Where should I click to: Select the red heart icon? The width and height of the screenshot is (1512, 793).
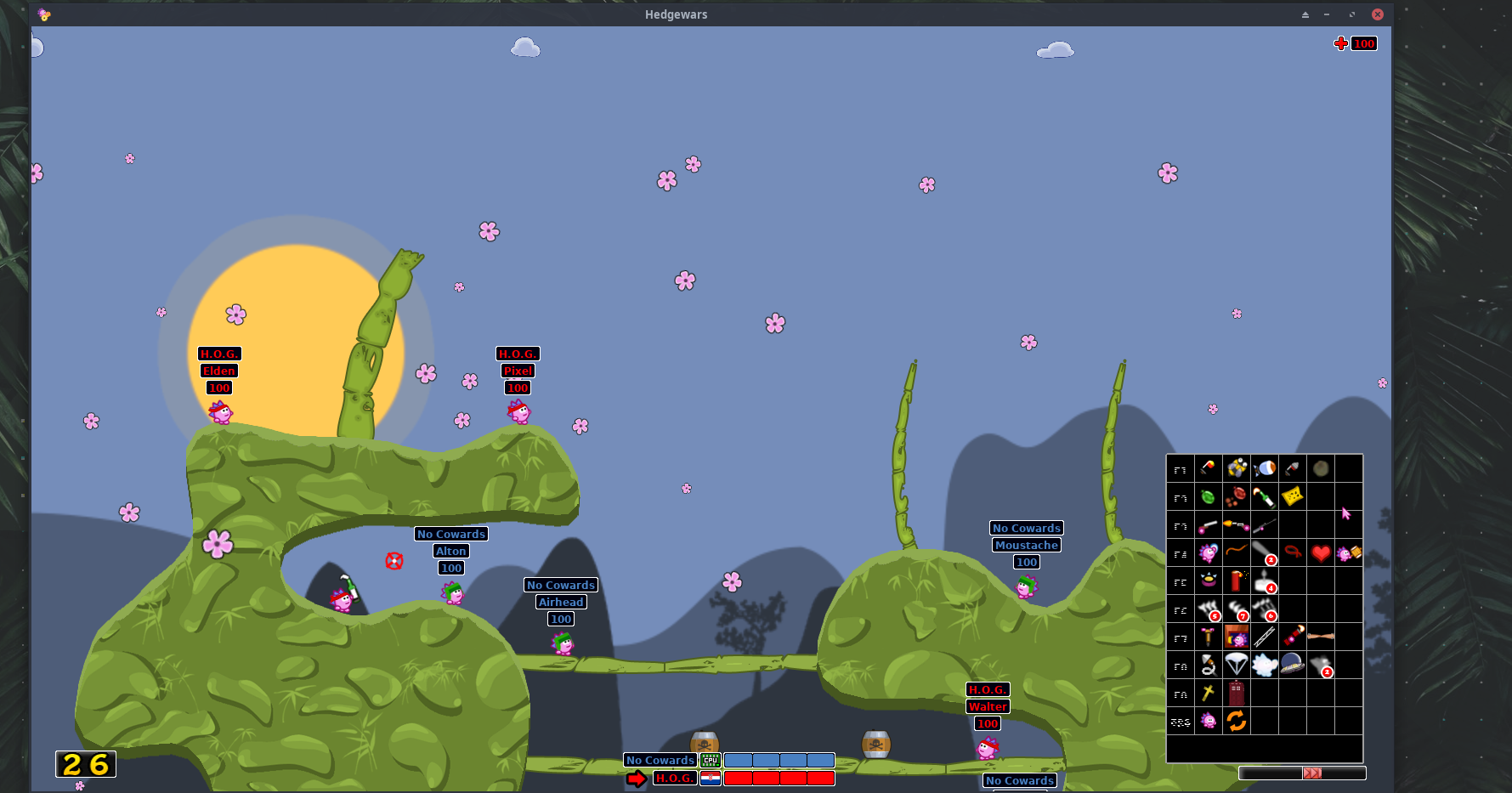click(x=1320, y=553)
